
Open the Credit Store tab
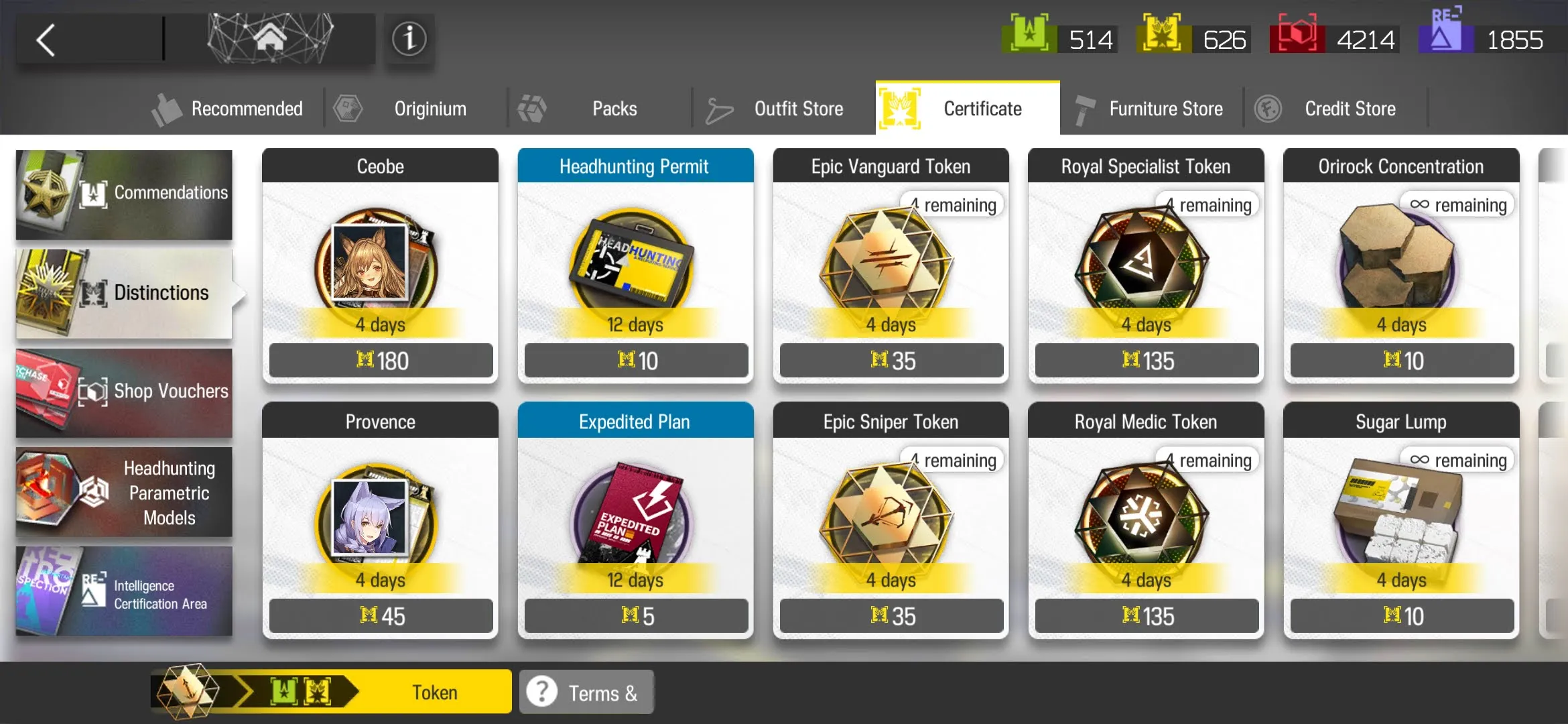[1335, 109]
